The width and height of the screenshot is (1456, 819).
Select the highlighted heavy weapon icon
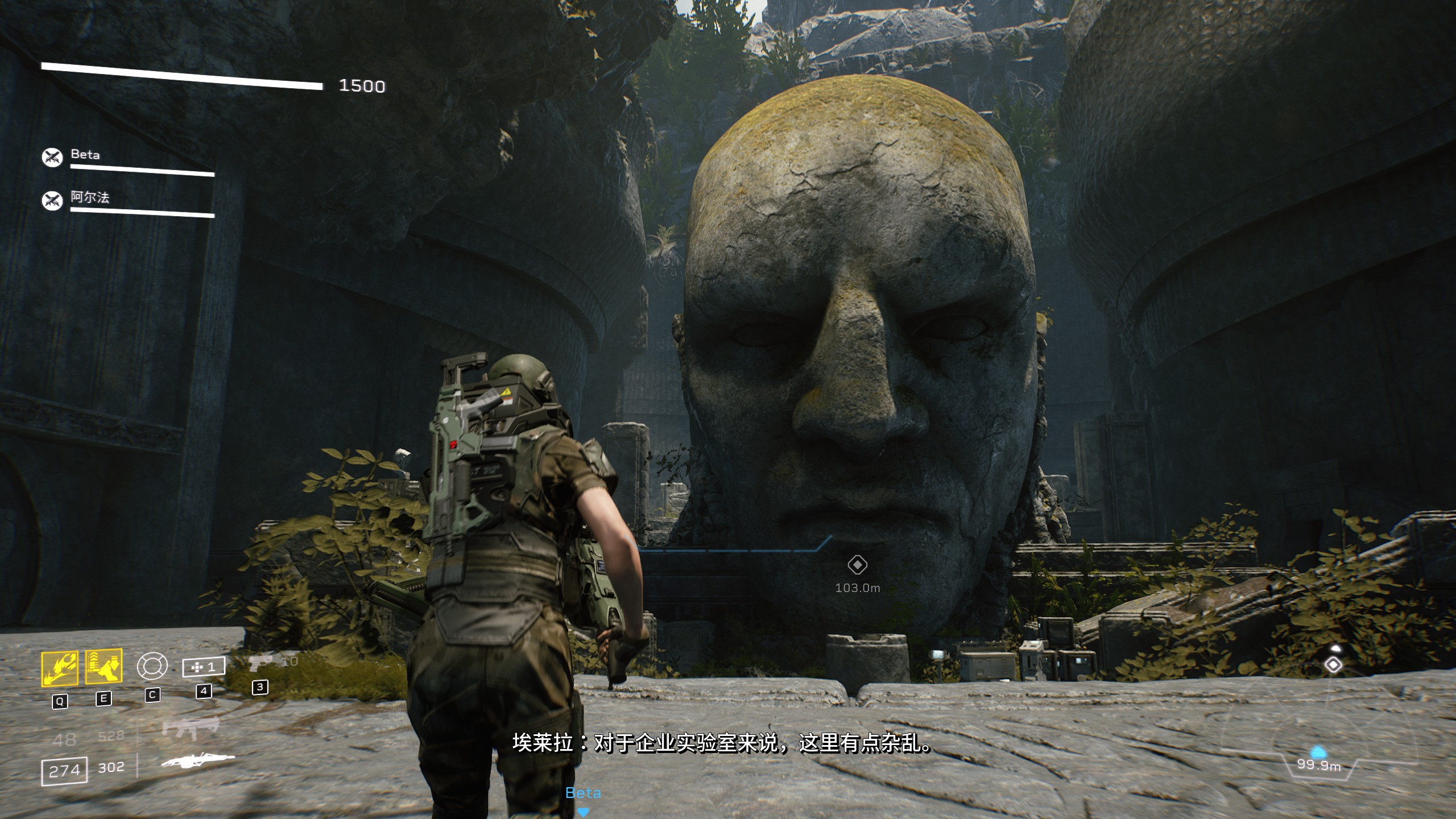(197, 760)
